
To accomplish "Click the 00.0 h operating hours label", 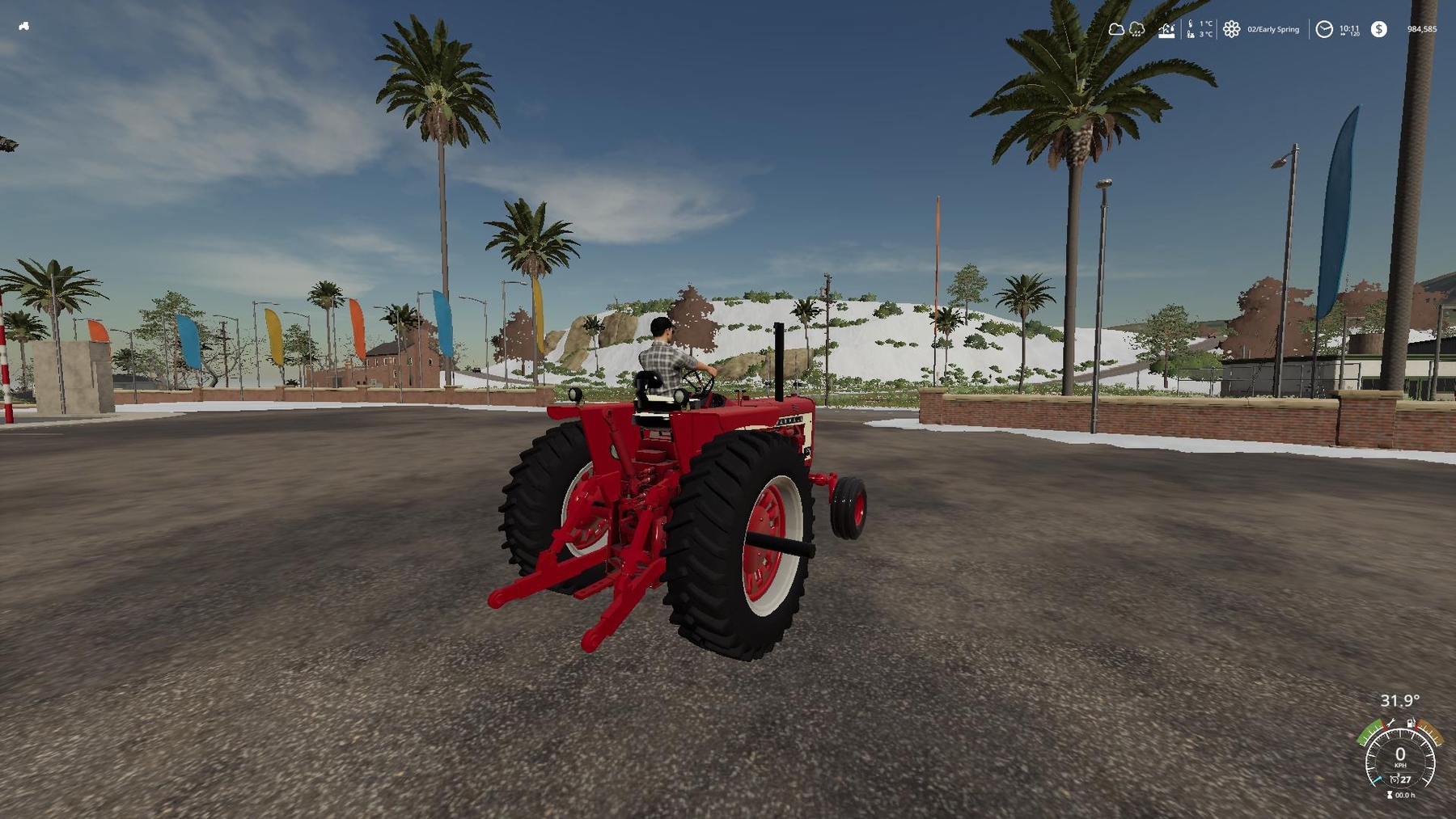I will click(1406, 796).
